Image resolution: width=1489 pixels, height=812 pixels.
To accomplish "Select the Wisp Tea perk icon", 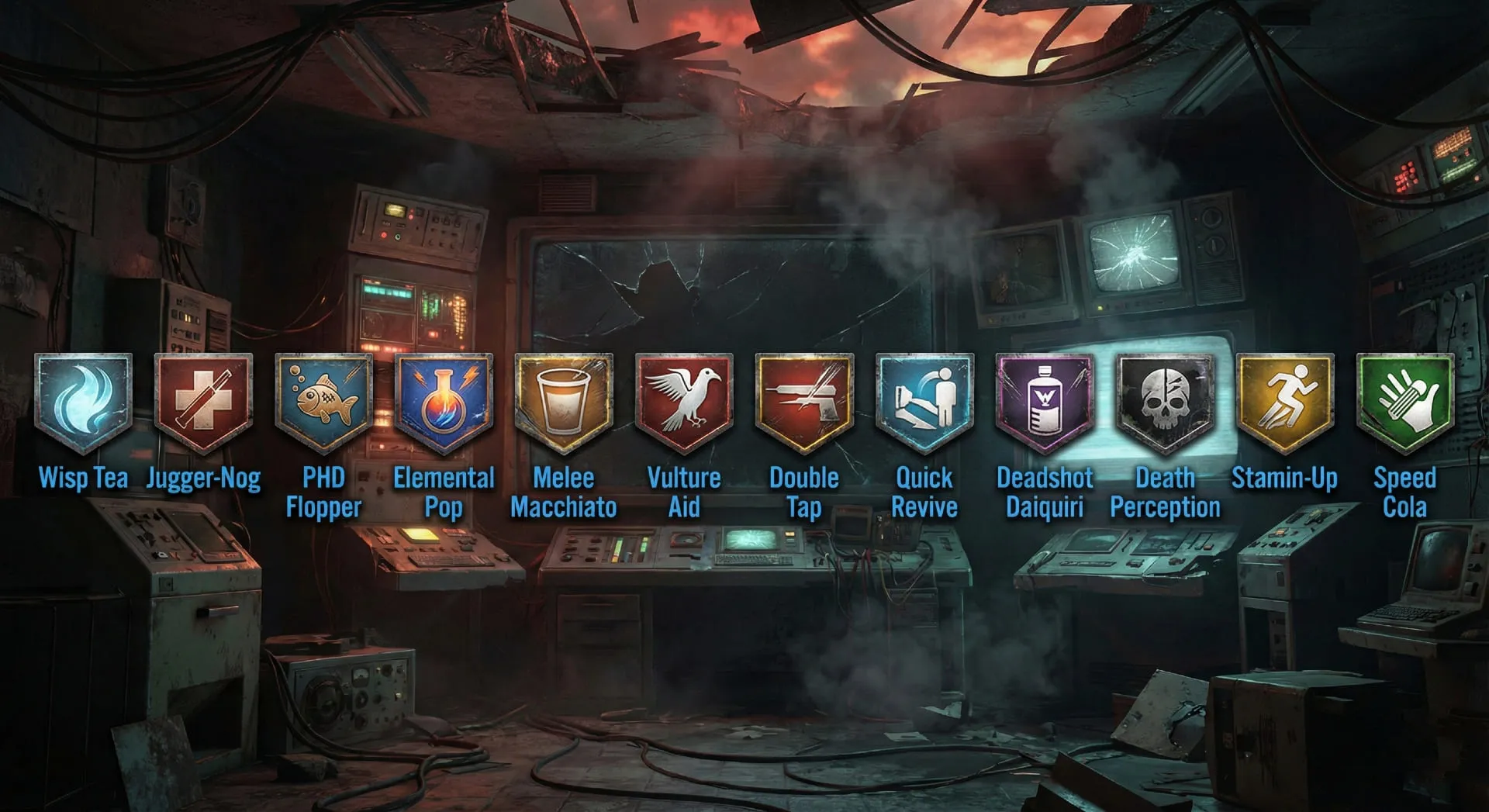I will [x=85, y=399].
